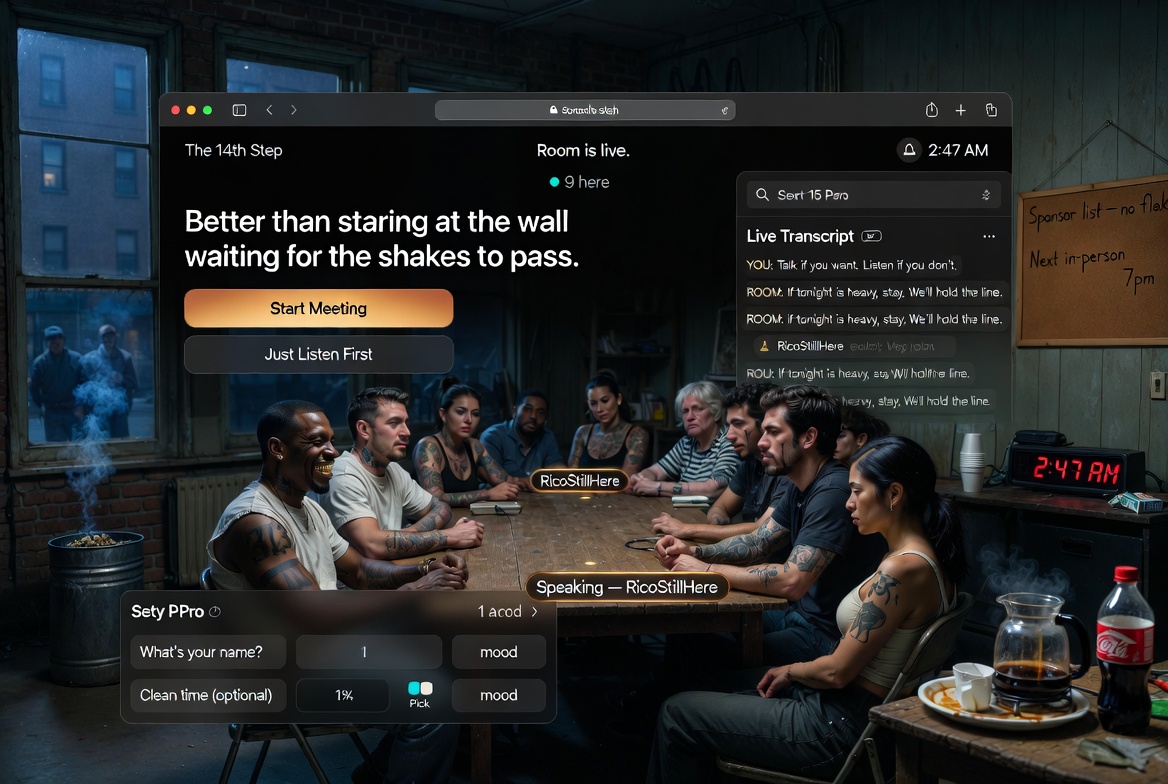Select the Speaking — RicoStillHere label
The width and height of the screenshot is (1168, 784).
[x=627, y=587]
